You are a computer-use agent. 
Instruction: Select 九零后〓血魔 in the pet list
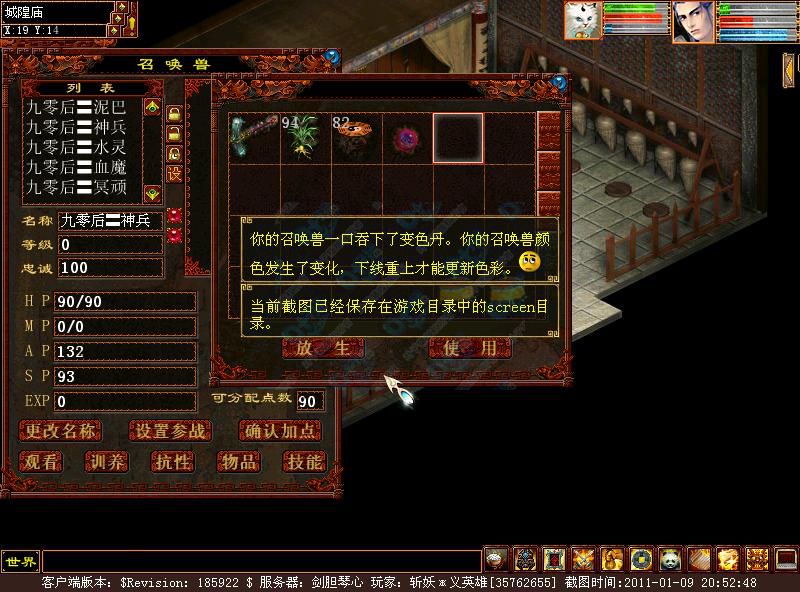point(76,167)
